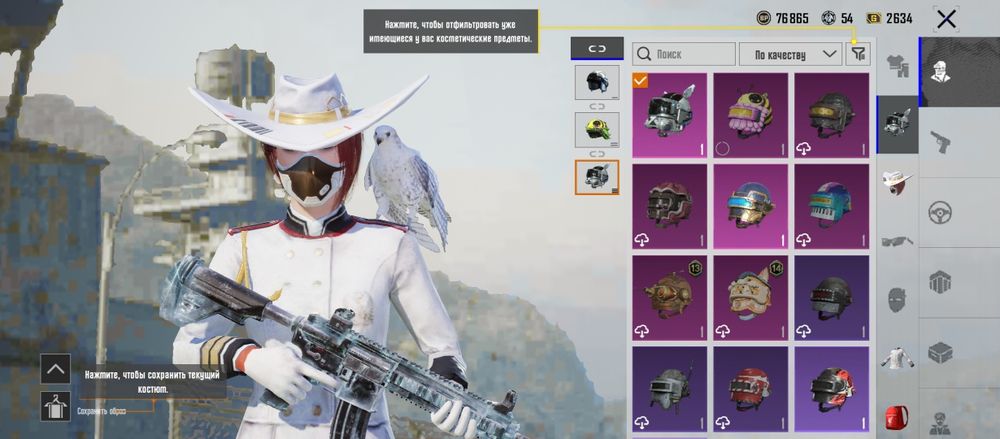Switch to the pistol weapons tab
This screenshot has height=439, width=1000.
click(940, 142)
